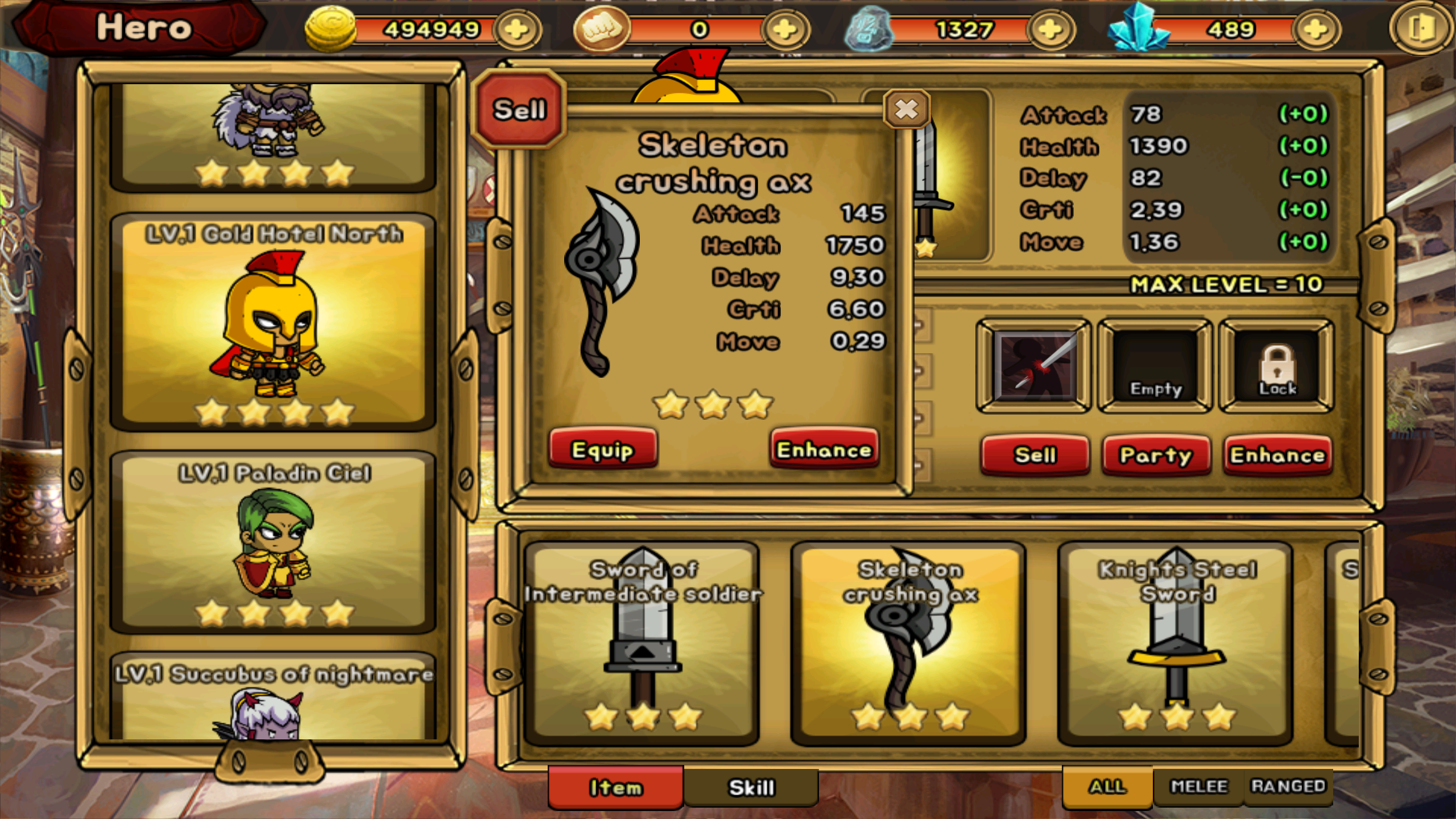Open the Party button
1456x819 pixels.
click(1156, 455)
